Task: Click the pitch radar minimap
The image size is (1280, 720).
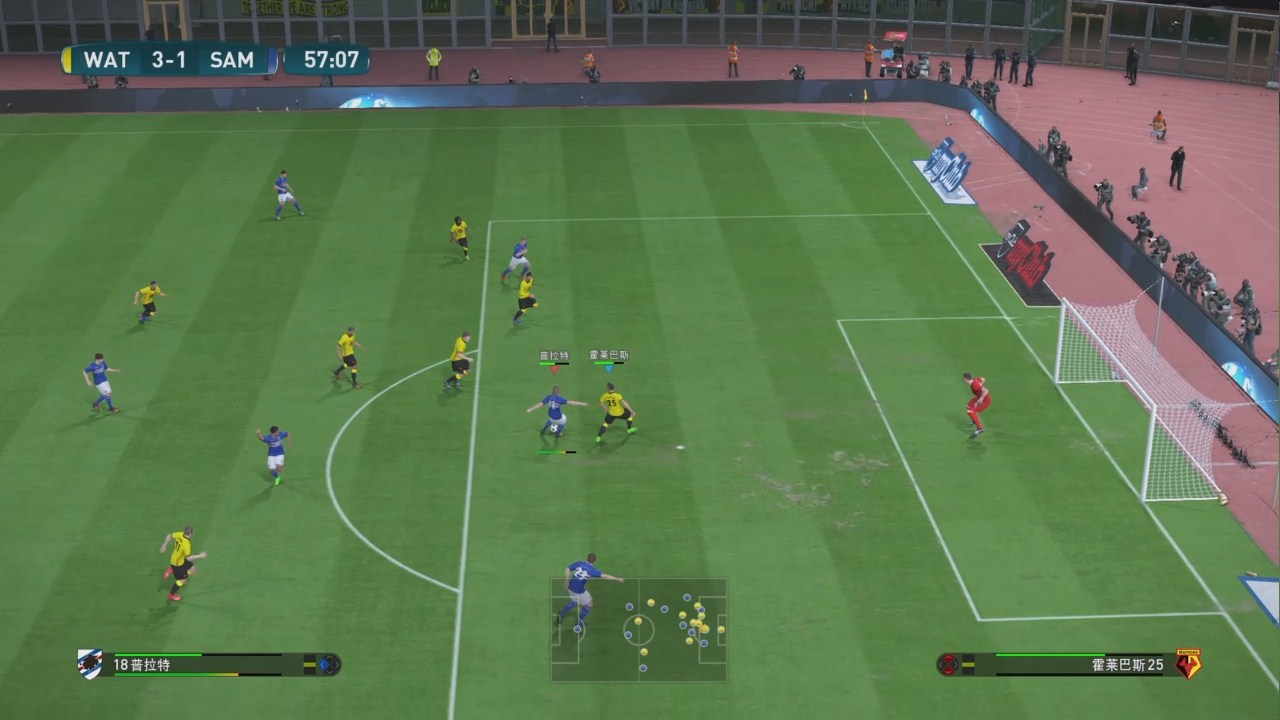Action: (x=638, y=630)
